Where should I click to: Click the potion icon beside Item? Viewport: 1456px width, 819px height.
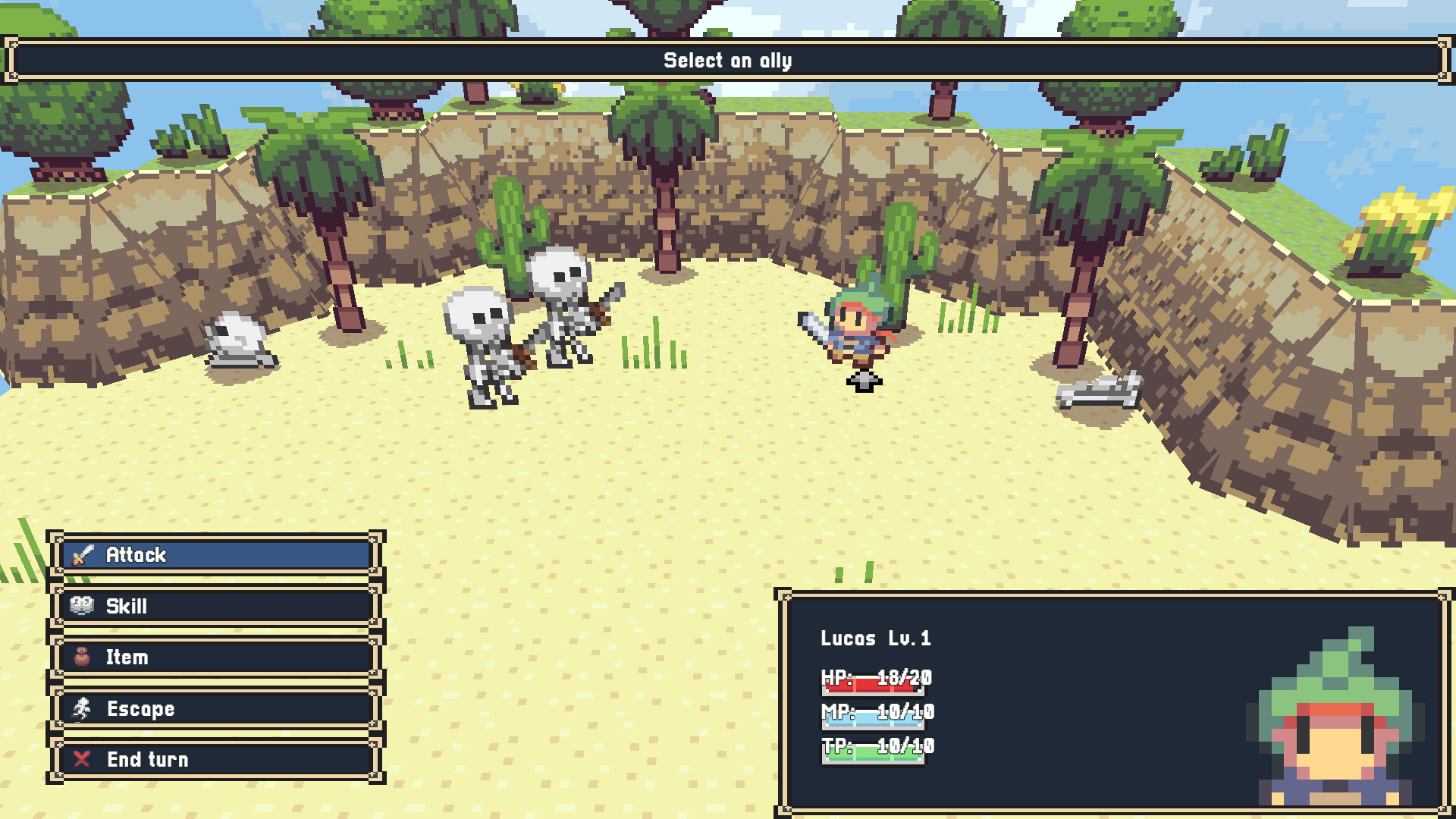(81, 657)
